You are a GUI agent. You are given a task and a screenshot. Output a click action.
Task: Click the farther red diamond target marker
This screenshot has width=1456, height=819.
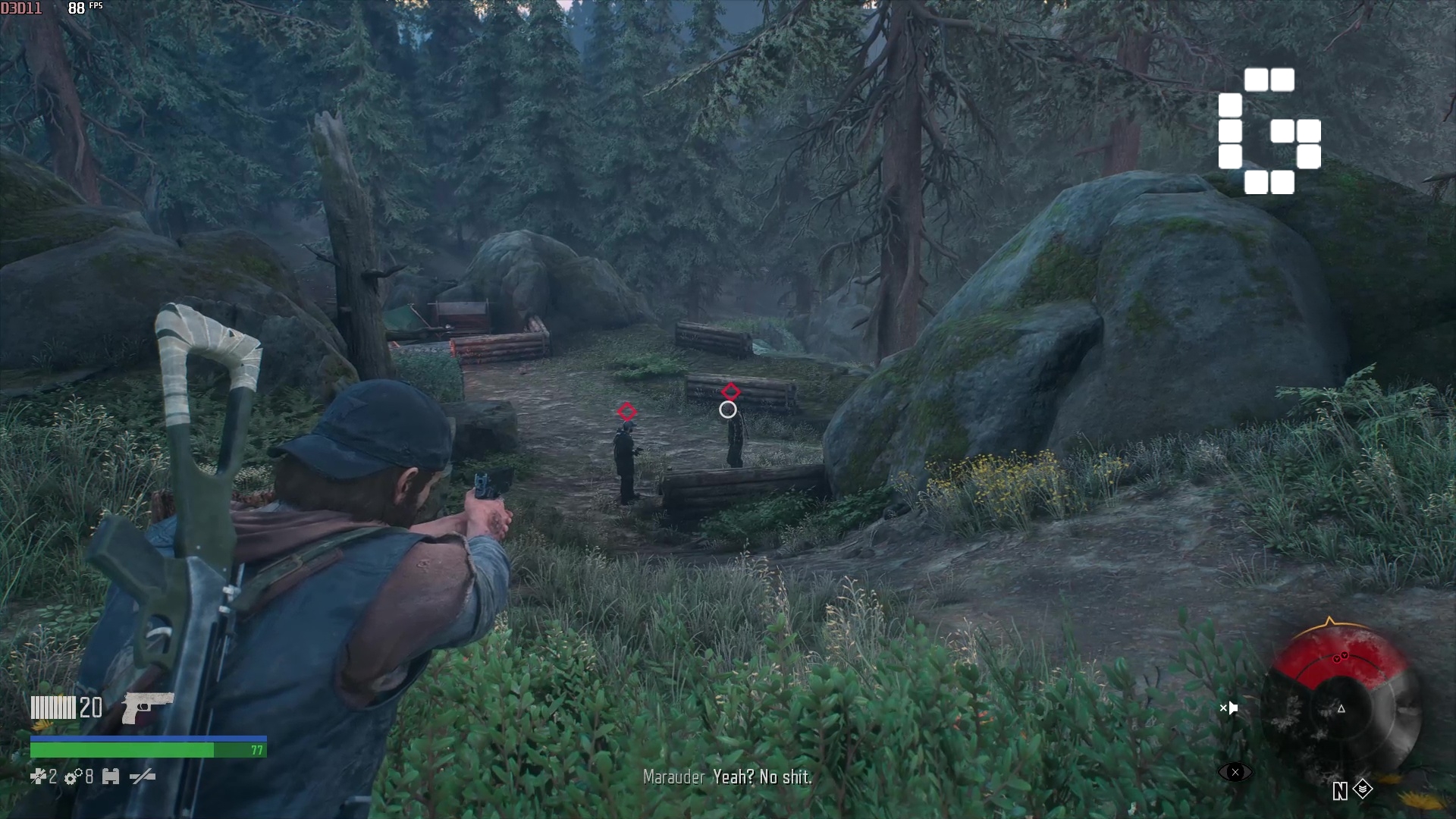click(x=730, y=392)
